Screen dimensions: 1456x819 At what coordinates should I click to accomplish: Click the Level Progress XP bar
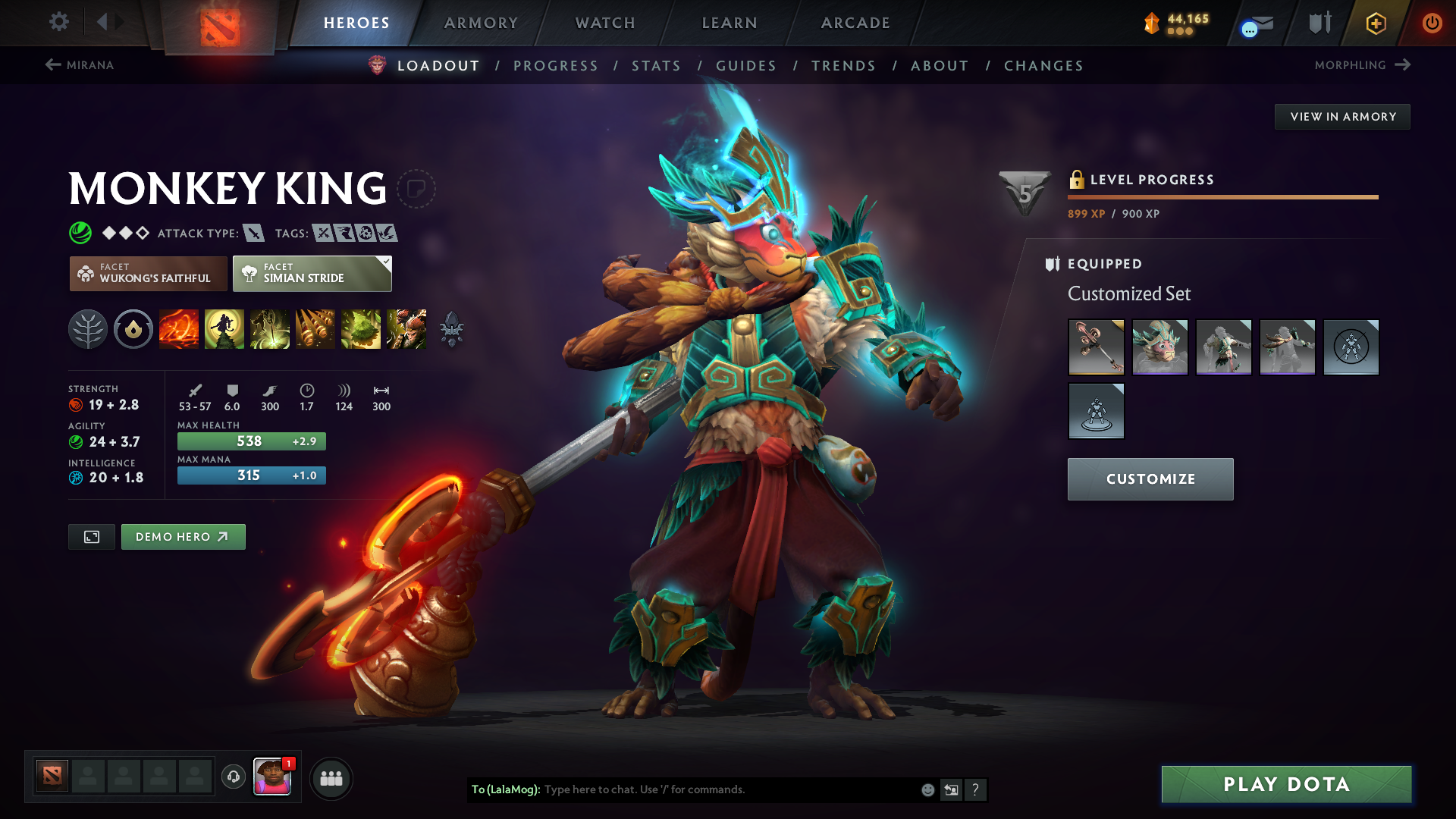[x=1222, y=196]
